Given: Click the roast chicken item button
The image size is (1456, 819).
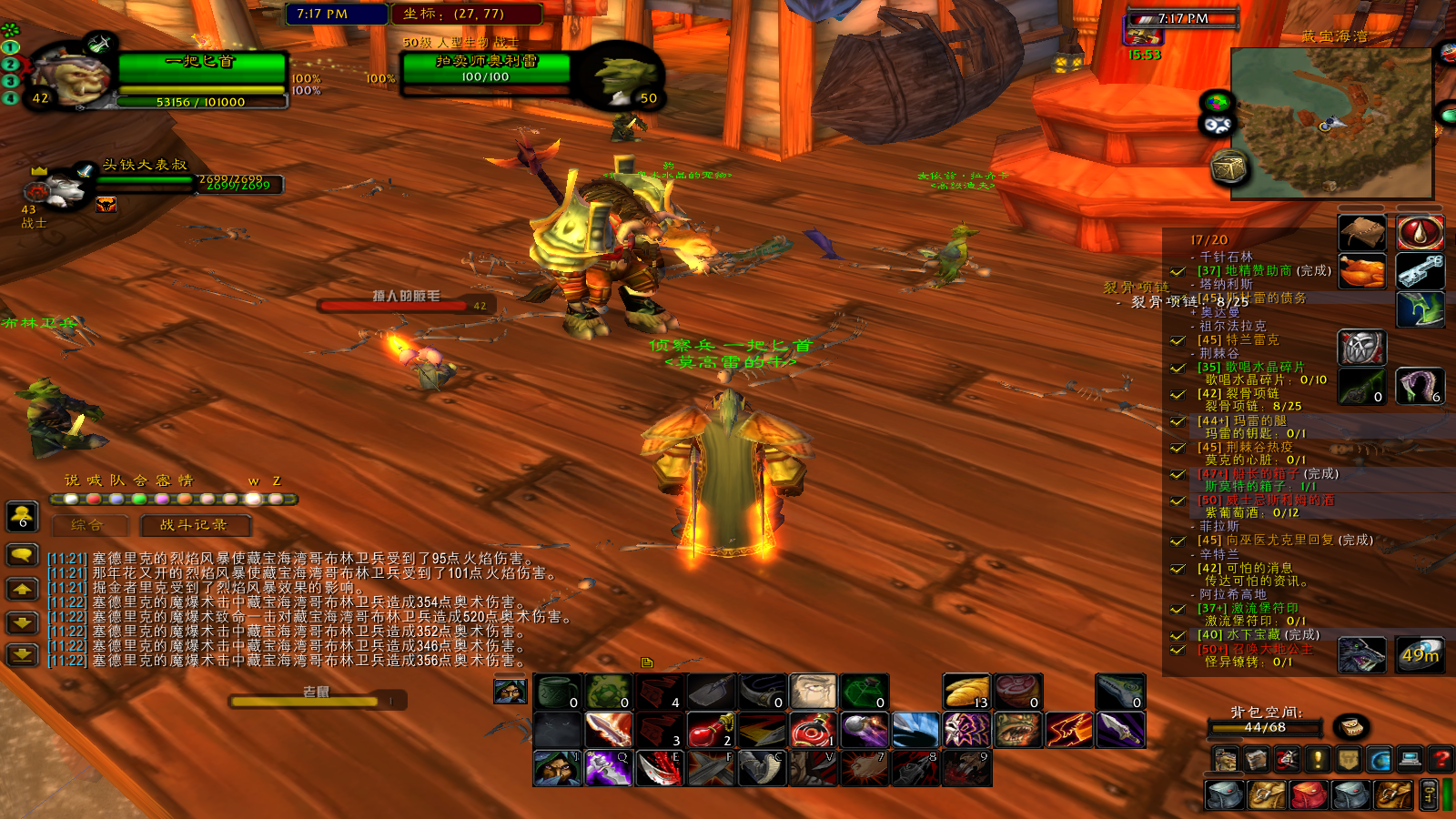Looking at the screenshot, I should pyautogui.click(x=1361, y=271).
